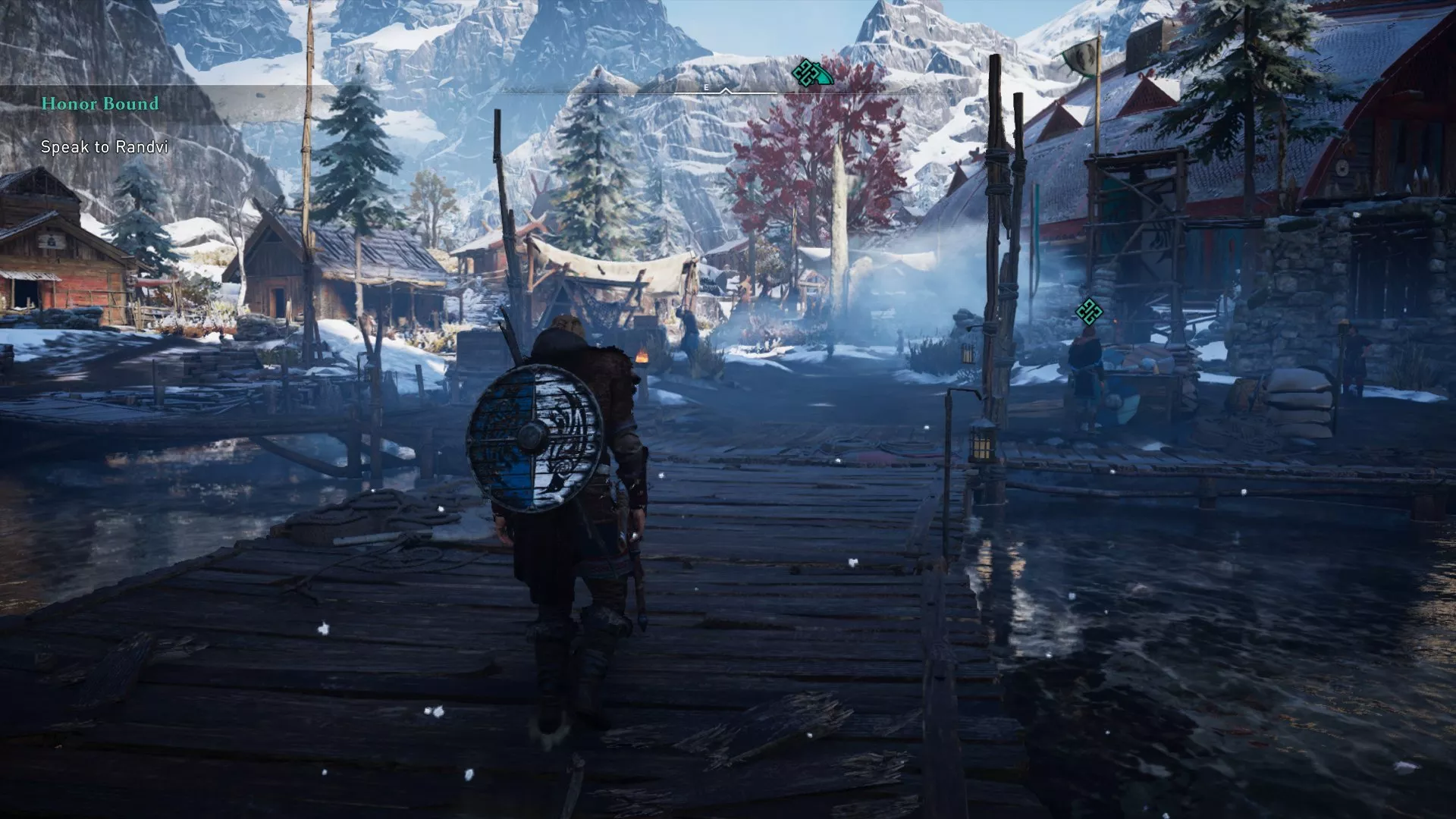
Task: Click the green quest marker above the compass
Action: click(x=809, y=73)
